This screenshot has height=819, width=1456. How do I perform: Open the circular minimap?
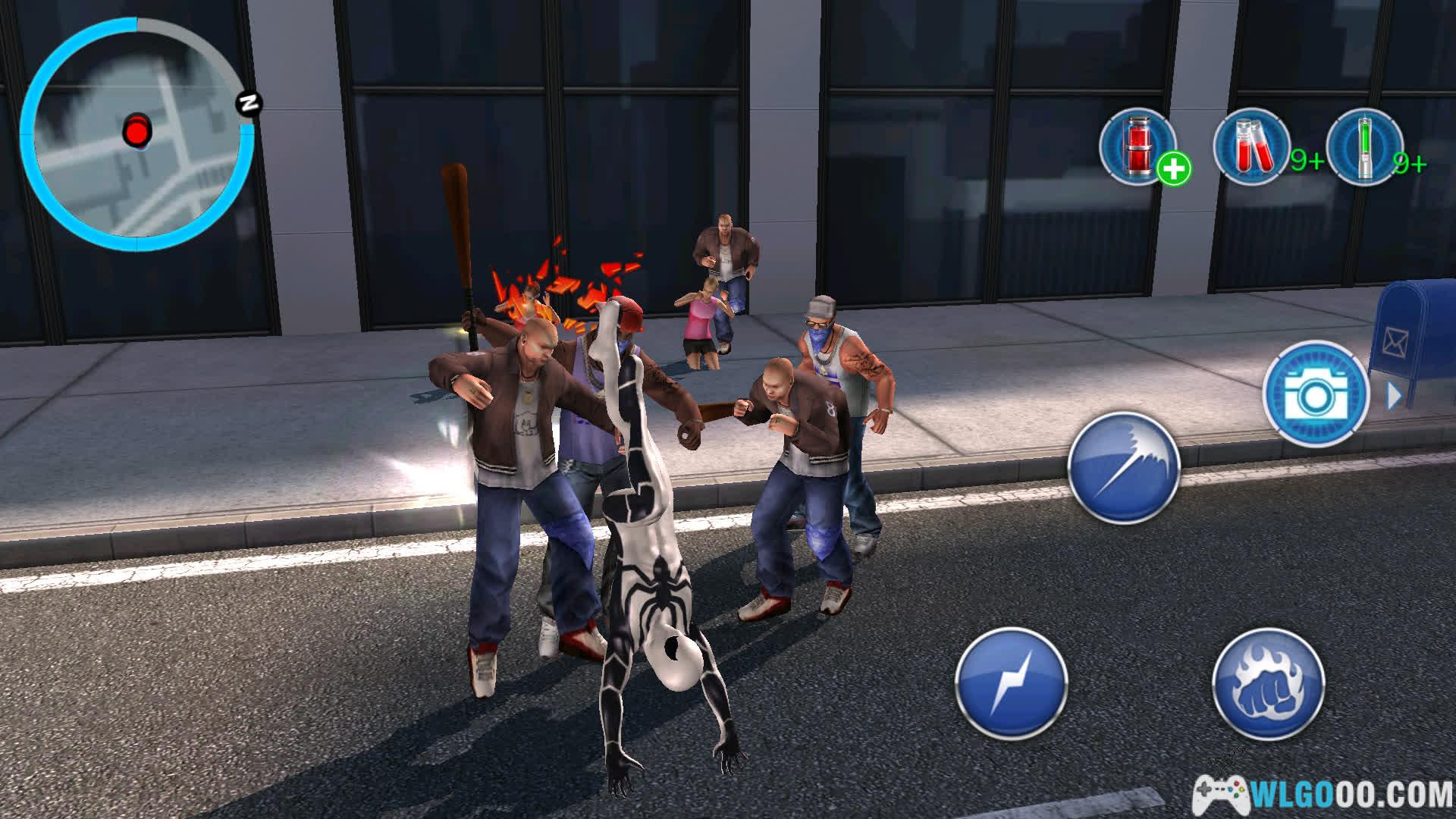click(136, 134)
